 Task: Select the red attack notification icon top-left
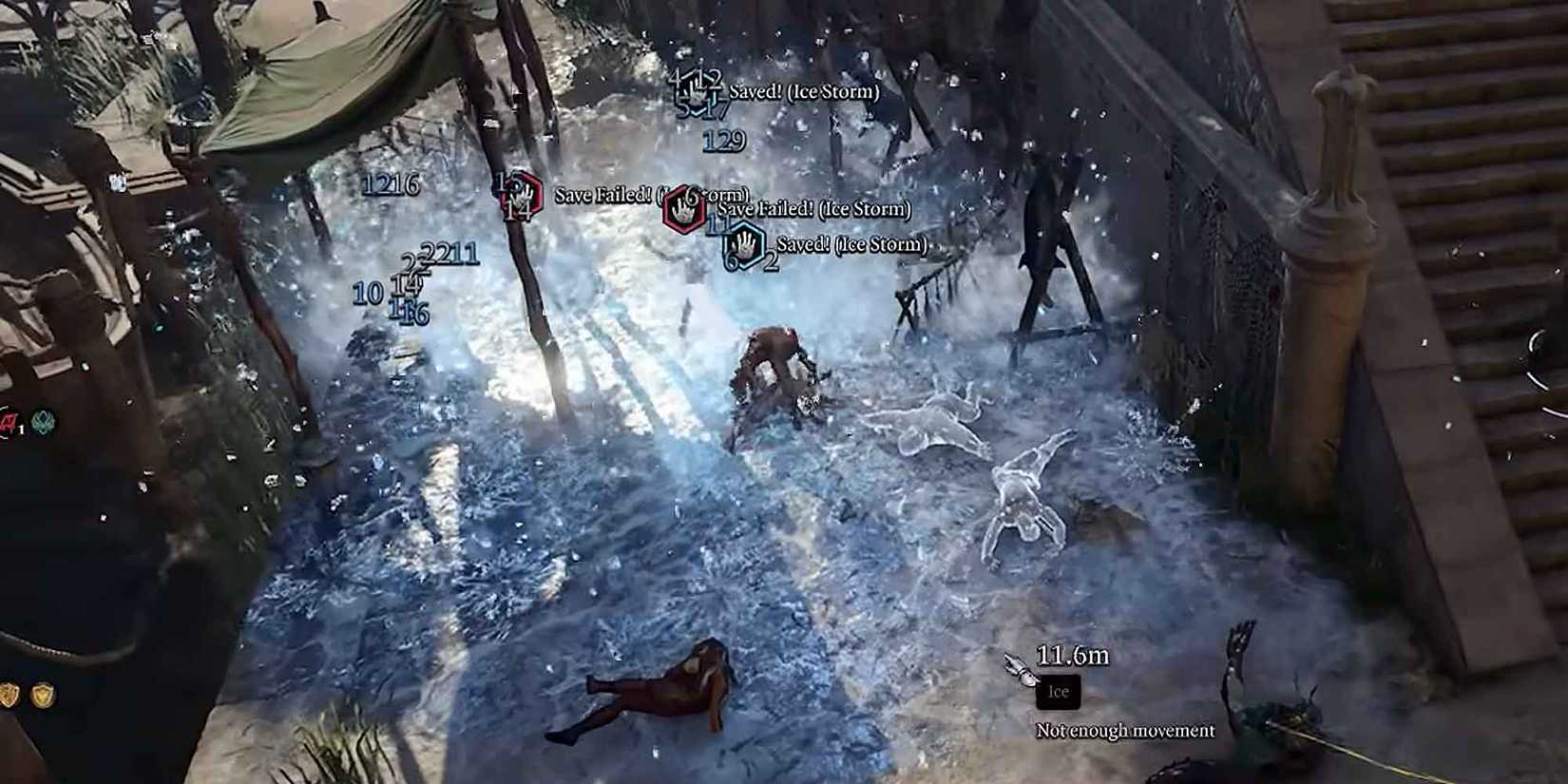point(8,421)
